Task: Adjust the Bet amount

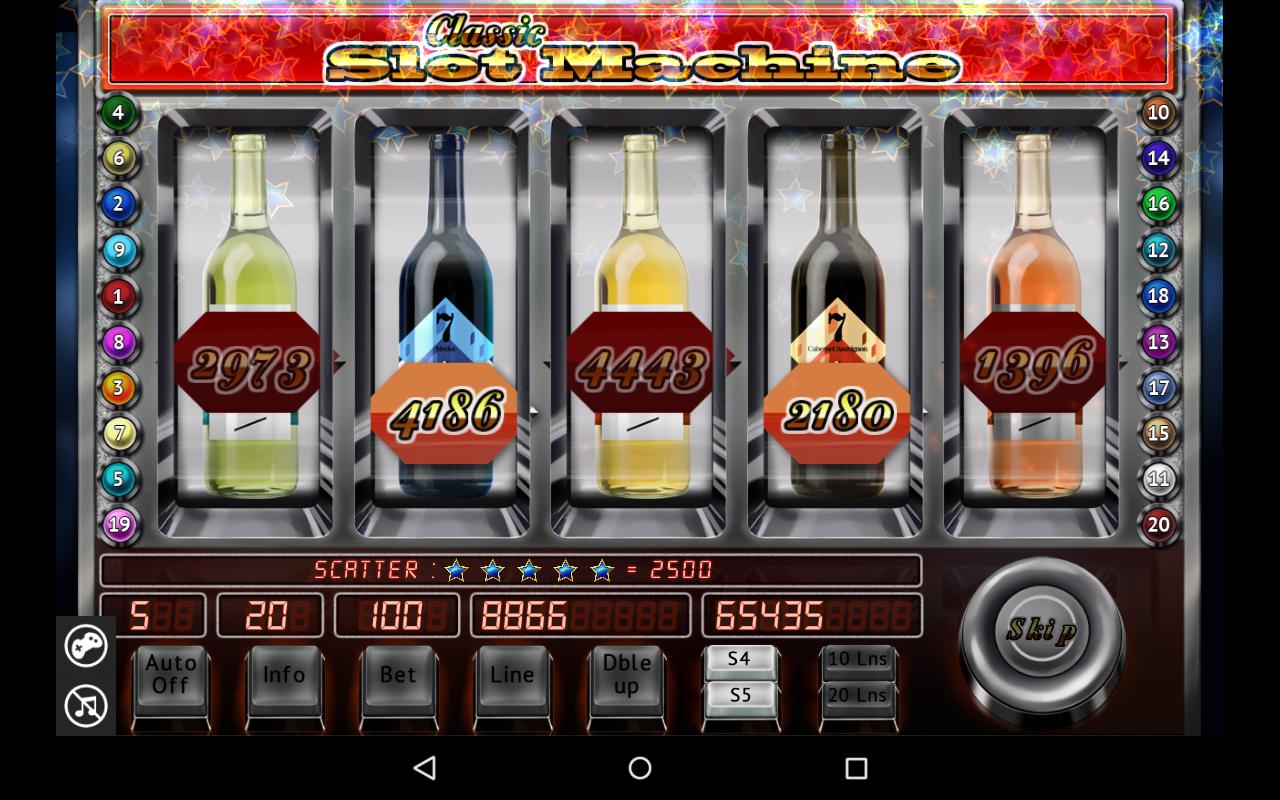Action: pos(398,675)
